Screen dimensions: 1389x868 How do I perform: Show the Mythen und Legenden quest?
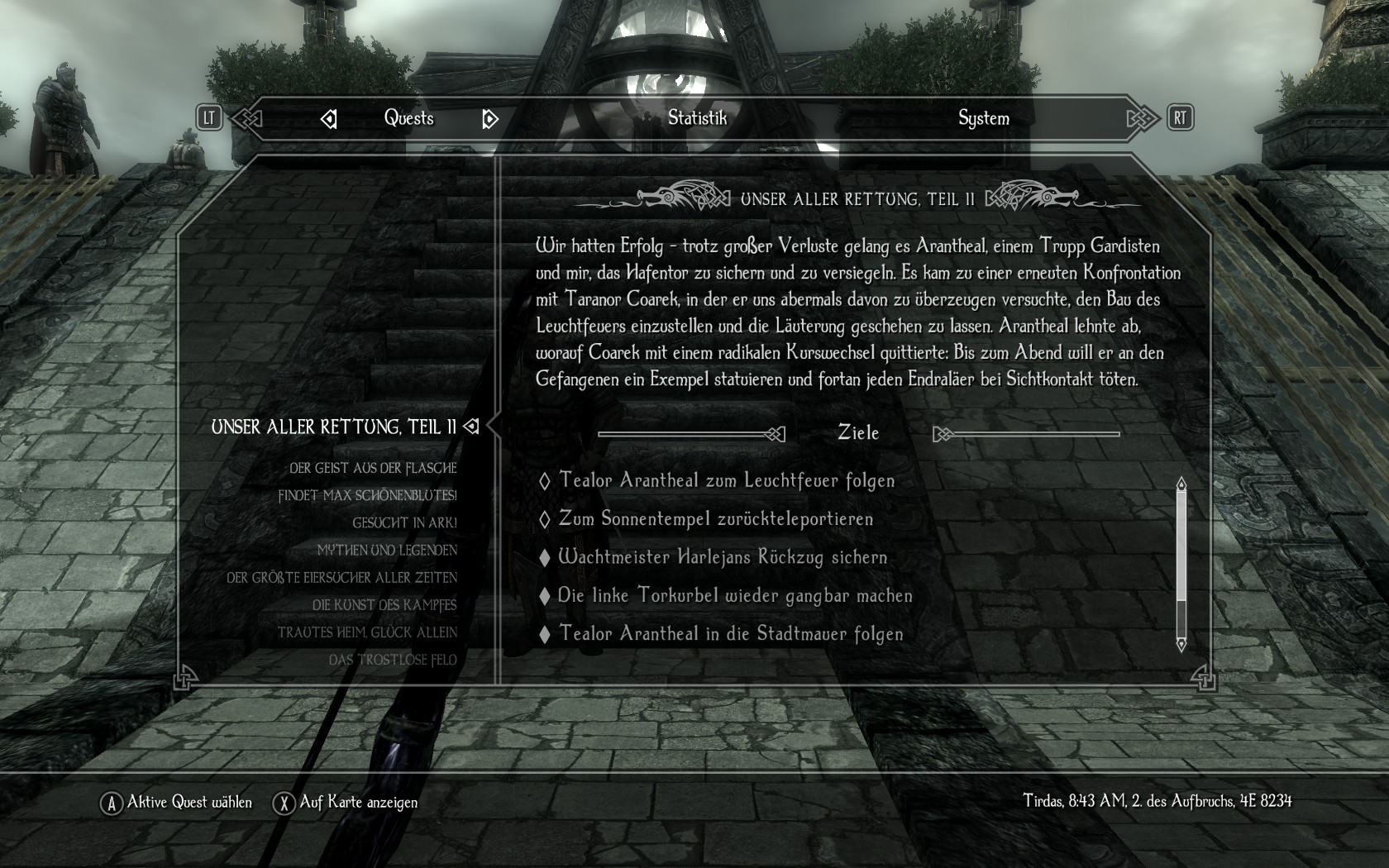pyautogui.click(x=387, y=551)
